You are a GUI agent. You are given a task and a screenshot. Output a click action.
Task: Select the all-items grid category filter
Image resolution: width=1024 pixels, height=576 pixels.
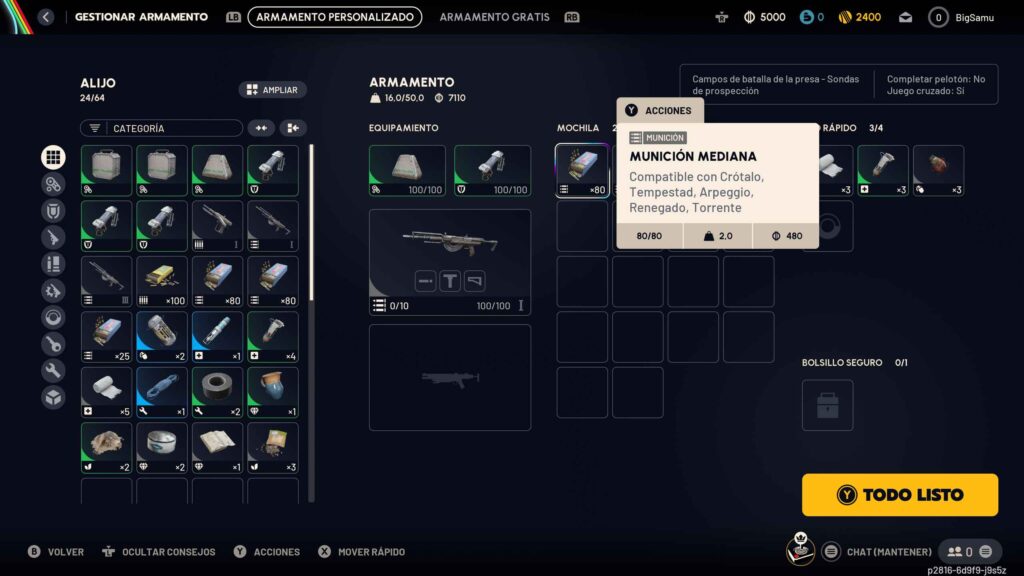tap(53, 157)
